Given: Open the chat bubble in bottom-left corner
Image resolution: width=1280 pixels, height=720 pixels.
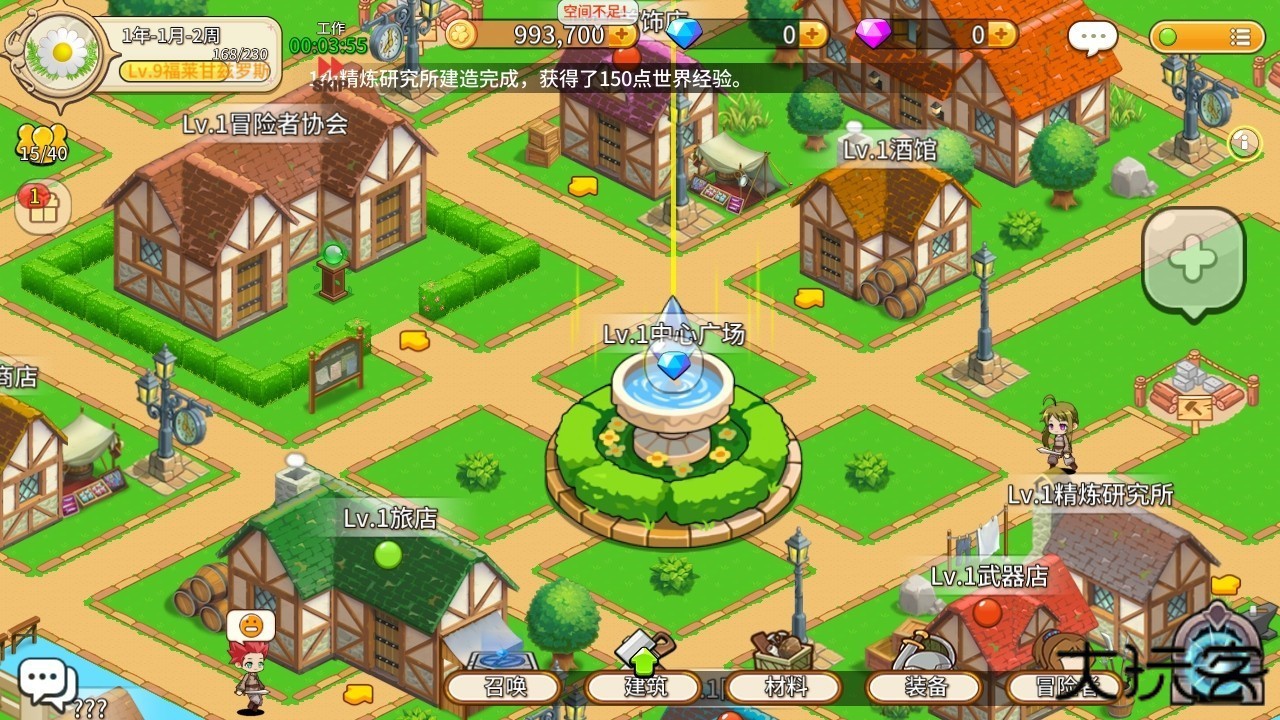Looking at the screenshot, I should click(x=46, y=682).
